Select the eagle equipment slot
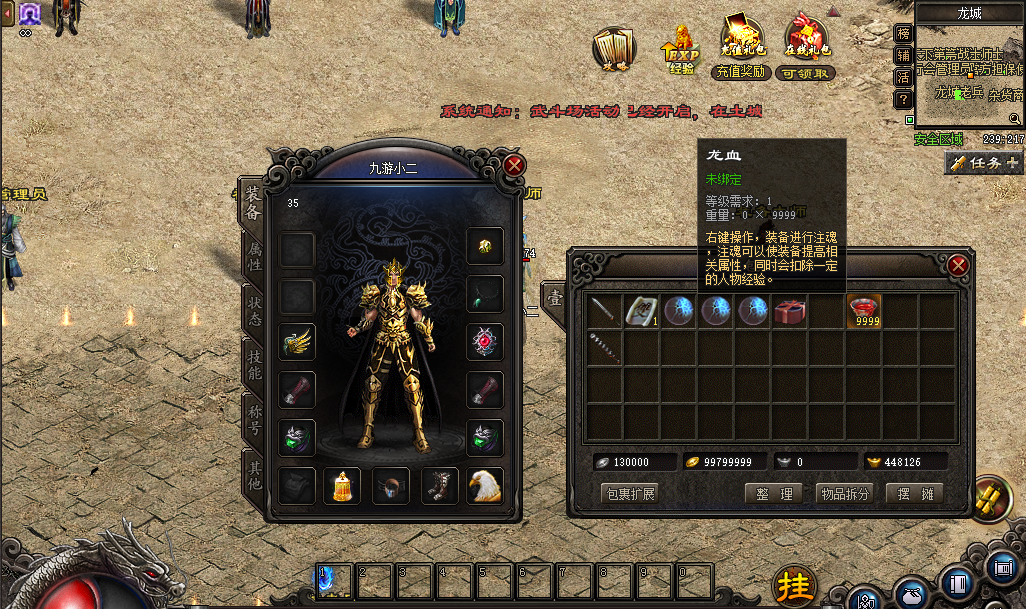 coord(485,486)
